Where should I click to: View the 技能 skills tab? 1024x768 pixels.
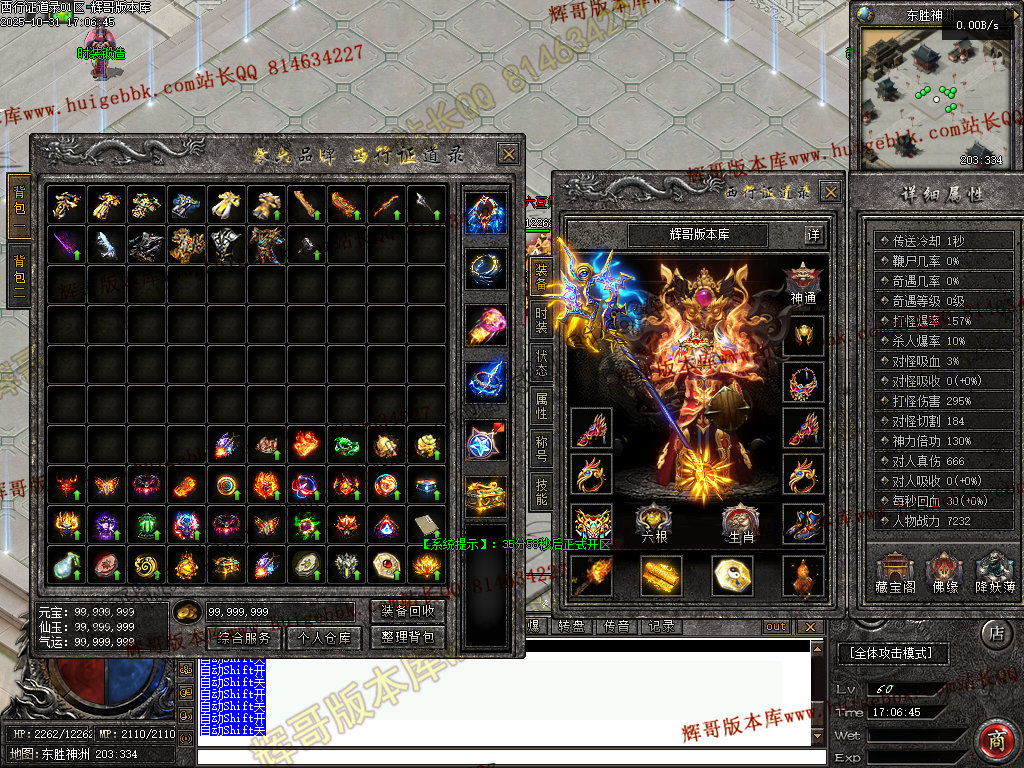[x=541, y=488]
